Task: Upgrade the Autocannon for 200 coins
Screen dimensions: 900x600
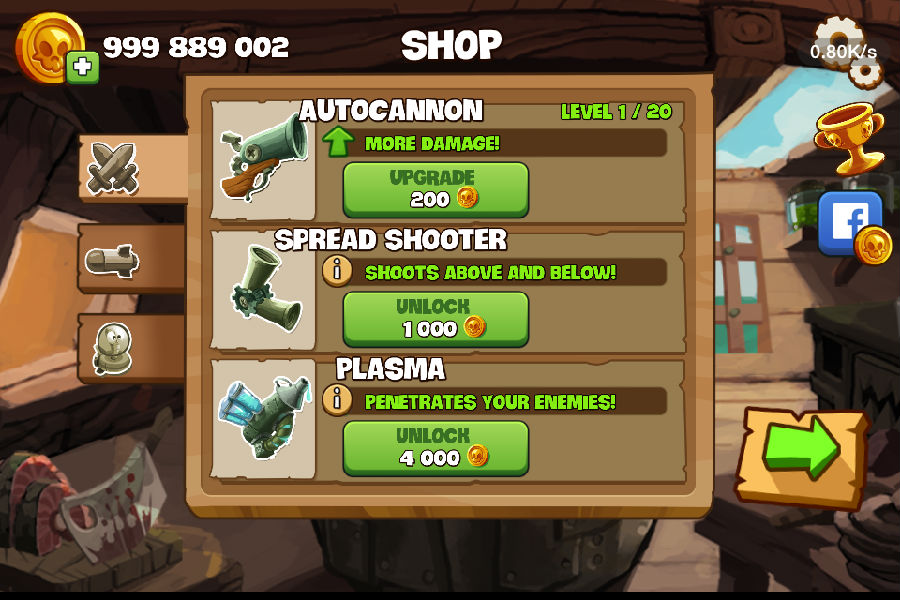Action: [x=435, y=189]
